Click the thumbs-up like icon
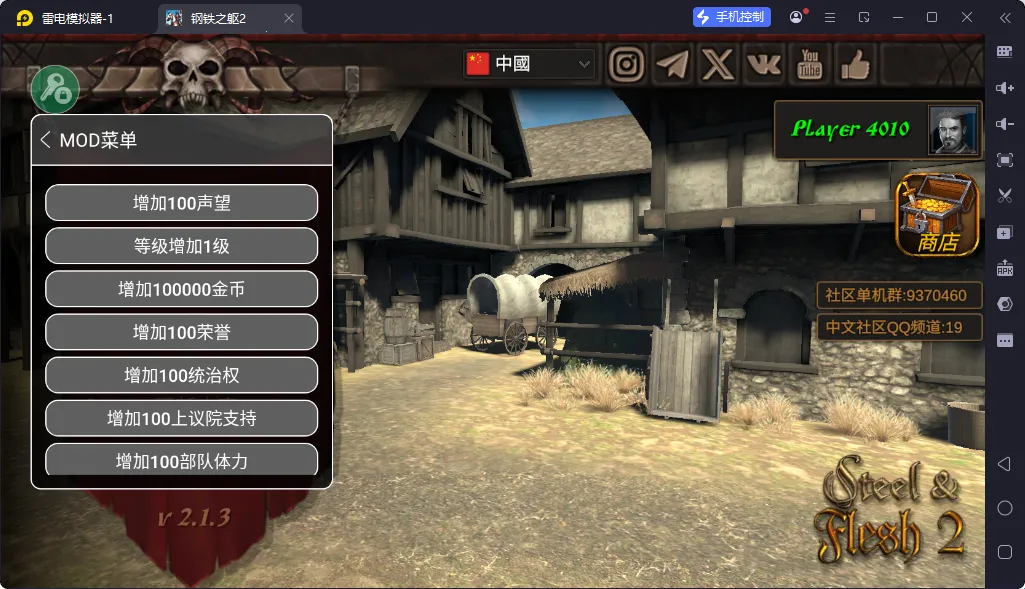Image resolution: width=1025 pixels, height=589 pixels. click(x=855, y=65)
